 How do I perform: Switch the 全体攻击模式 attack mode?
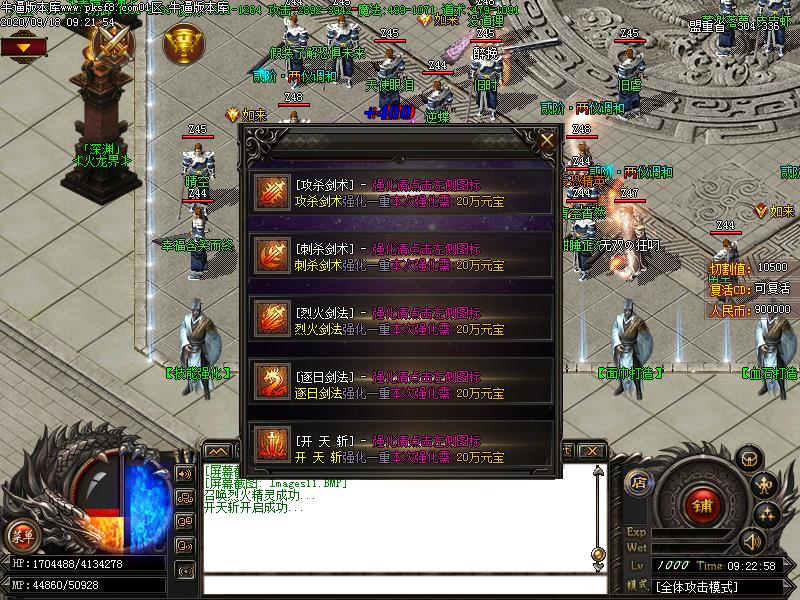698,585
